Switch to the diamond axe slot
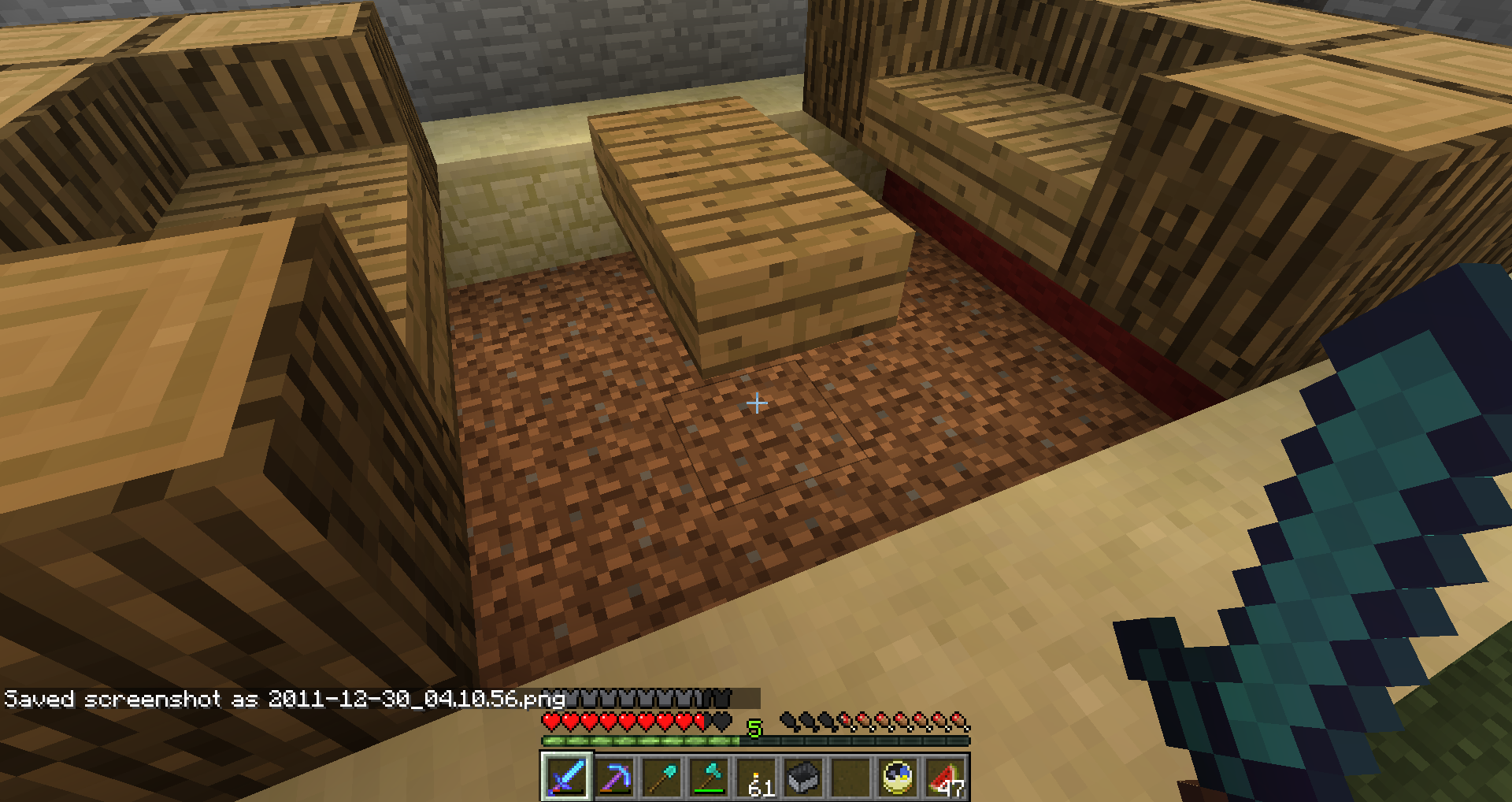Viewport: 1512px width, 802px height. [x=709, y=777]
